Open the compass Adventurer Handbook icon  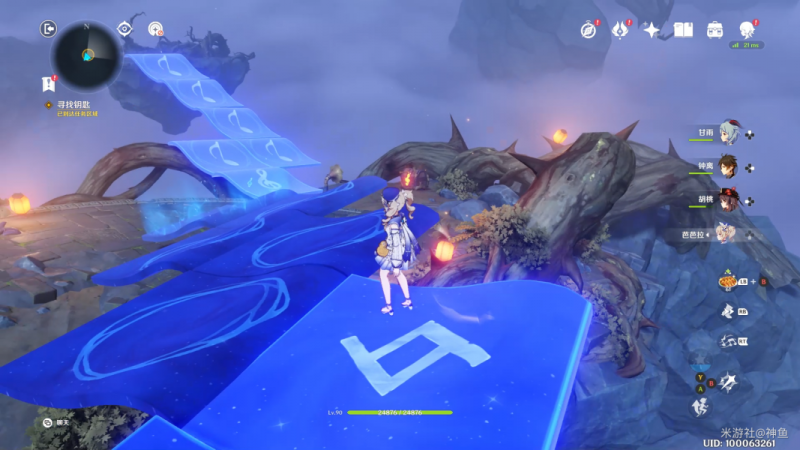coord(588,30)
